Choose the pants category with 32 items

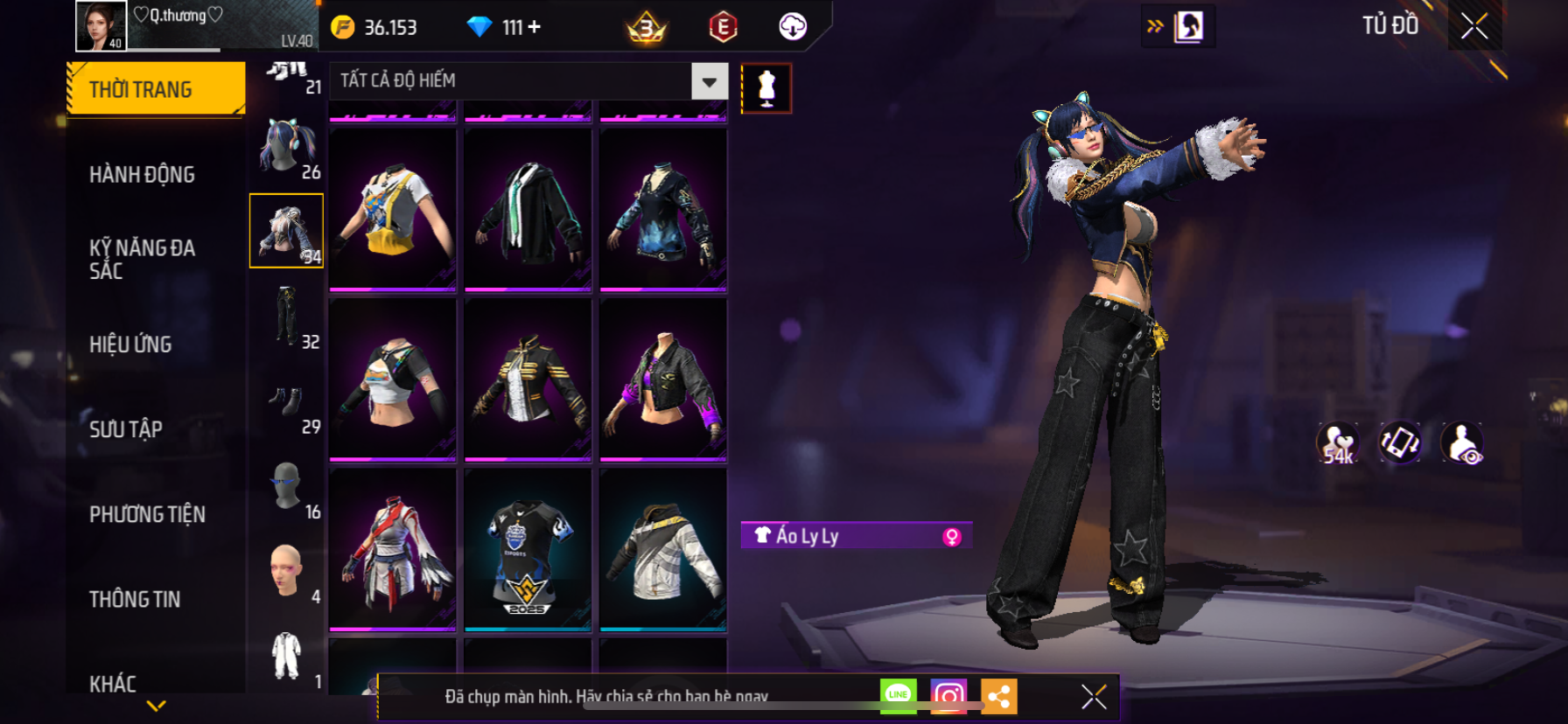[x=287, y=317]
